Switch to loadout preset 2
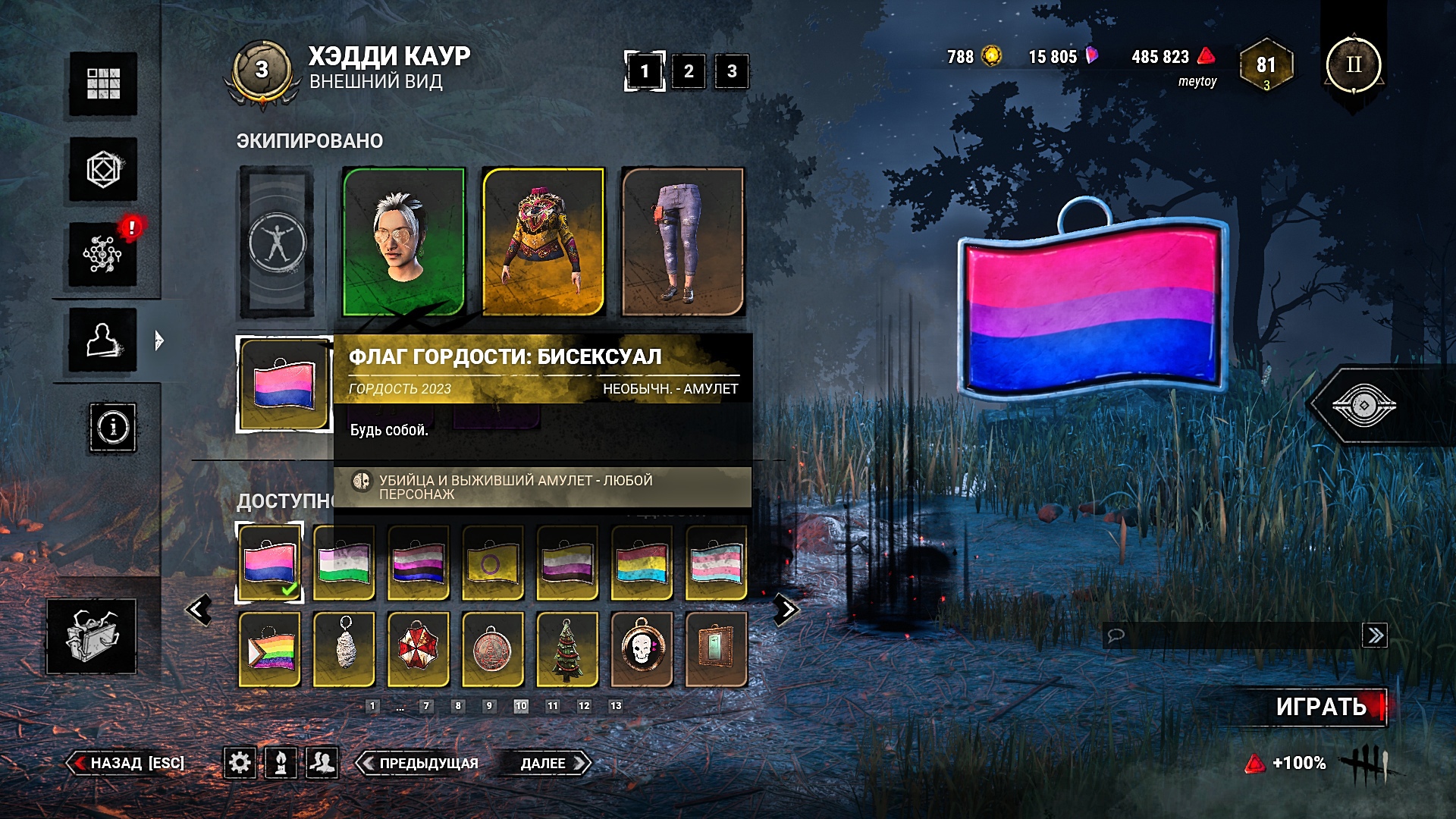 click(x=688, y=71)
